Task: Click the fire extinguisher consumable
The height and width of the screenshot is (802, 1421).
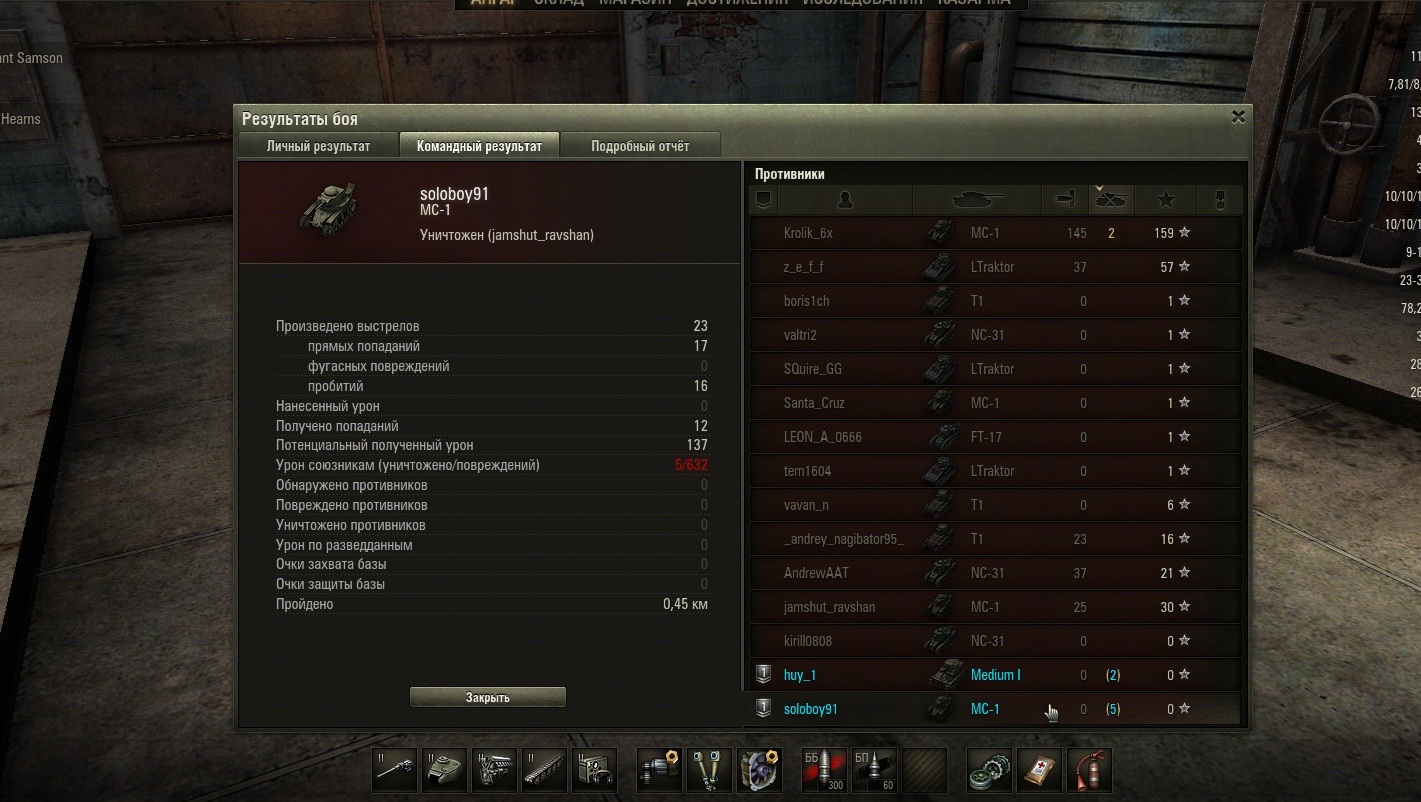Action: coord(1089,770)
